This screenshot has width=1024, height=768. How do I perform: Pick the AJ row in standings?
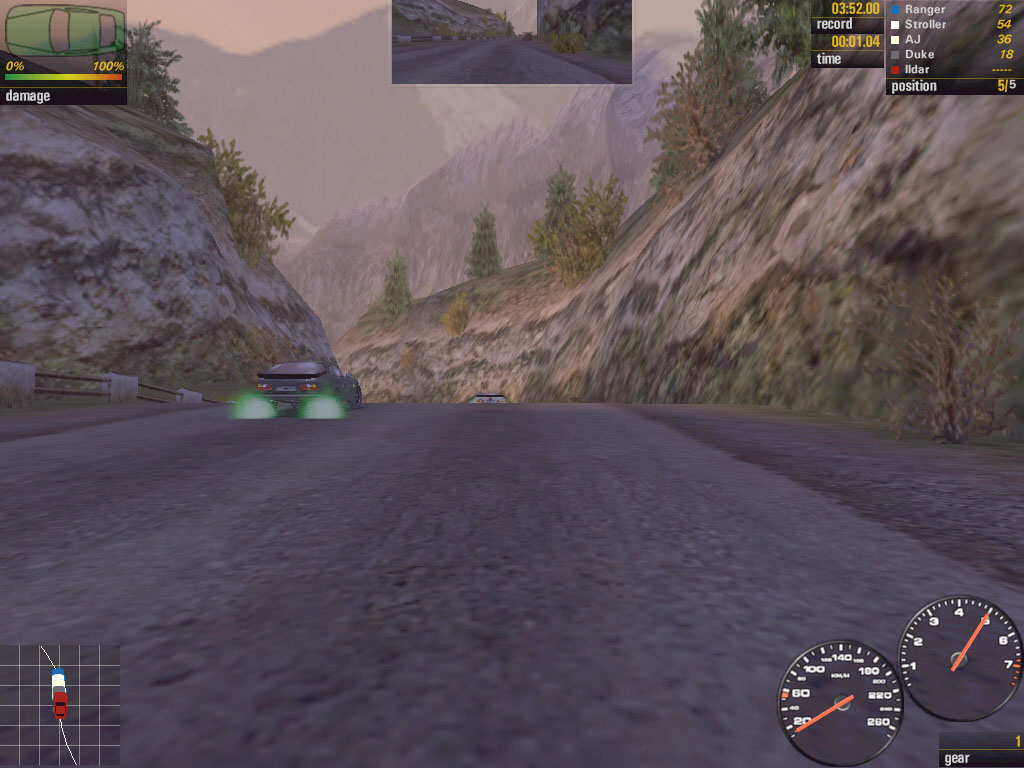953,39
